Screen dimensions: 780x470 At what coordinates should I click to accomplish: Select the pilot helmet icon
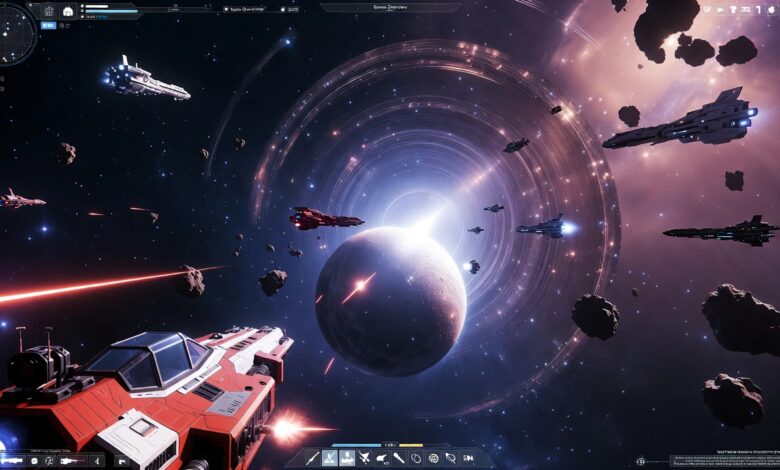point(68,11)
